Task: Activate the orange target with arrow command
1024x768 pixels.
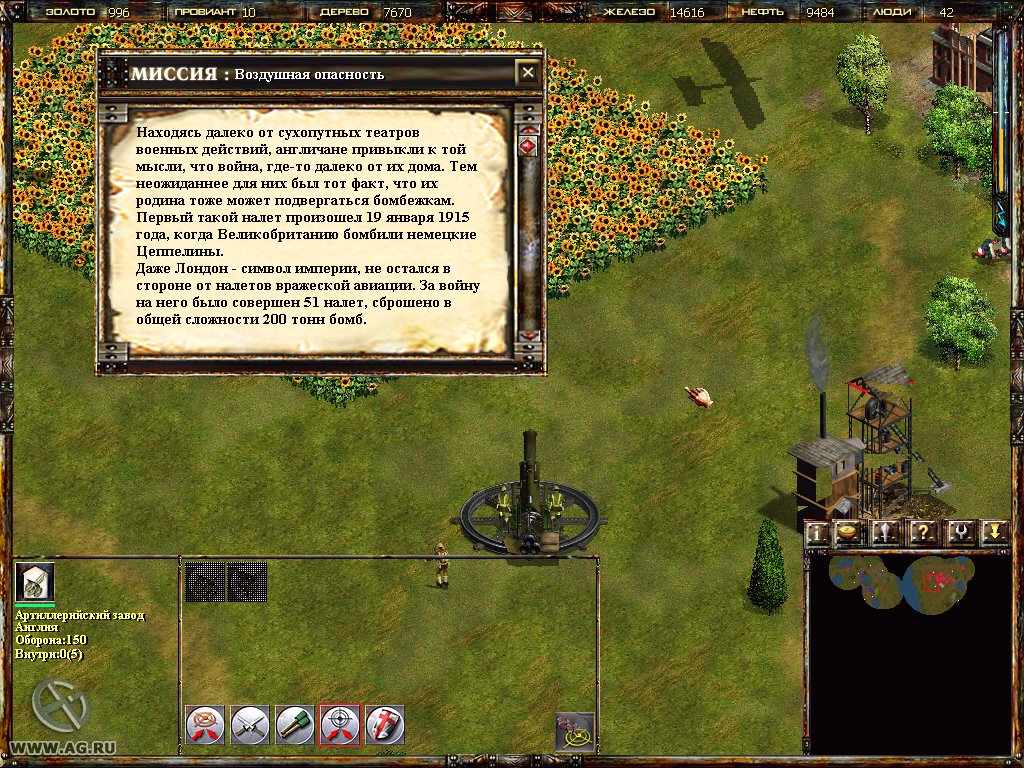Action: pos(204,725)
